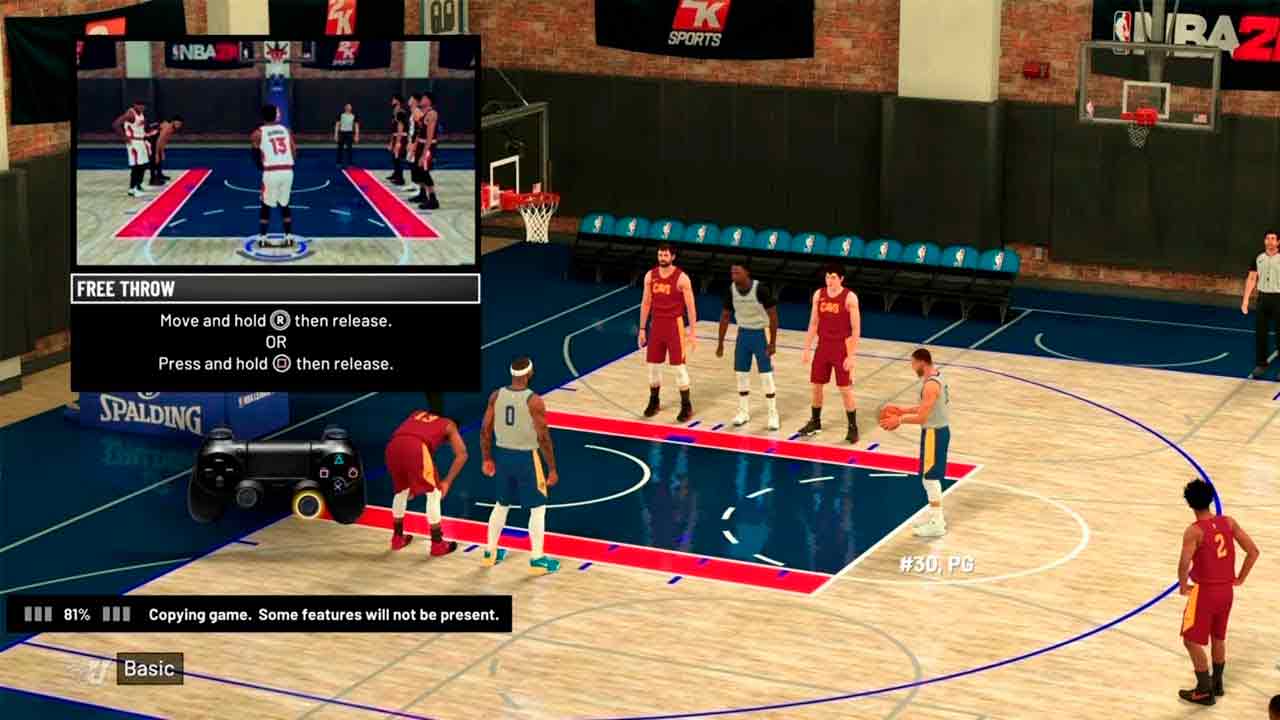1280x720 pixels.
Task: Click the triangle button icon on controller graphic
Action: pos(340,460)
